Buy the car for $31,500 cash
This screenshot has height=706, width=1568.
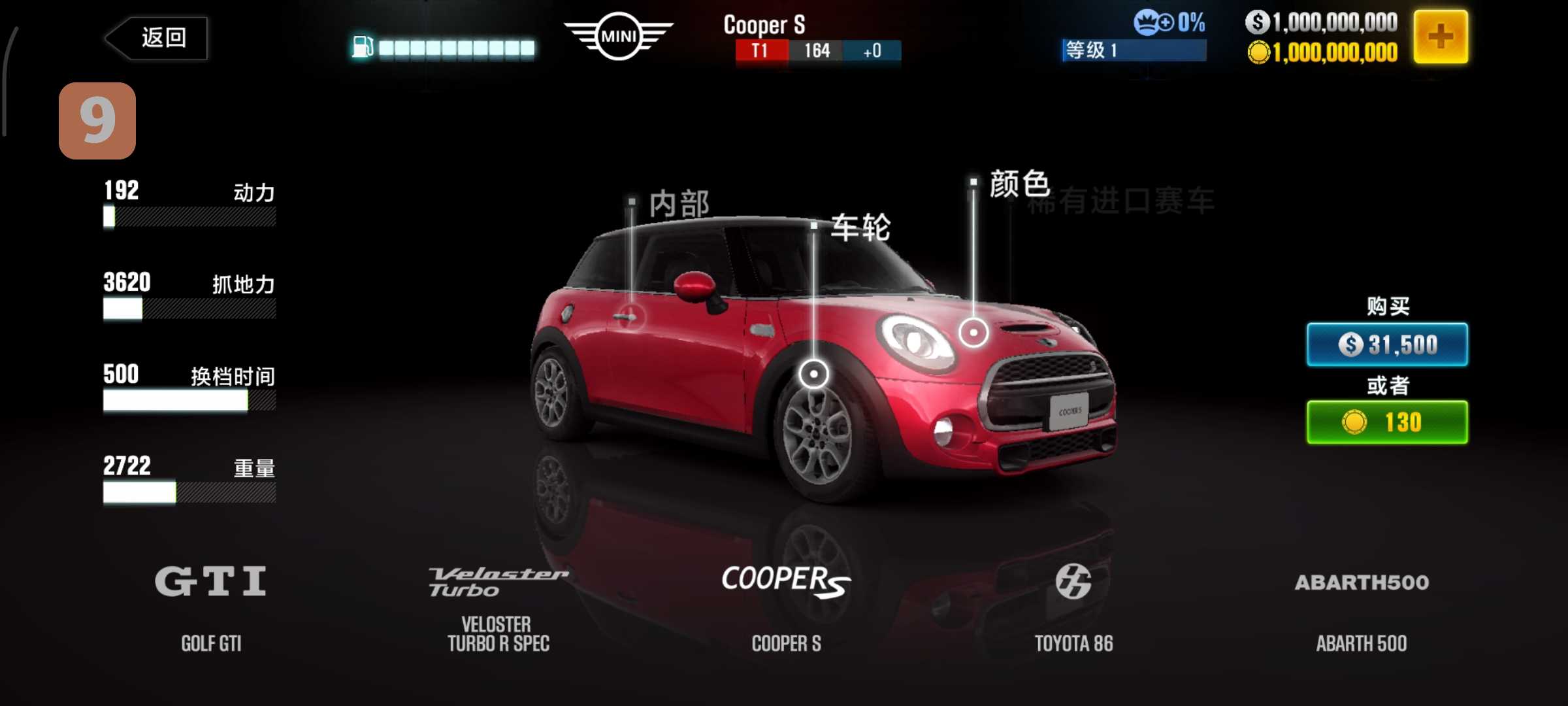pos(1386,345)
